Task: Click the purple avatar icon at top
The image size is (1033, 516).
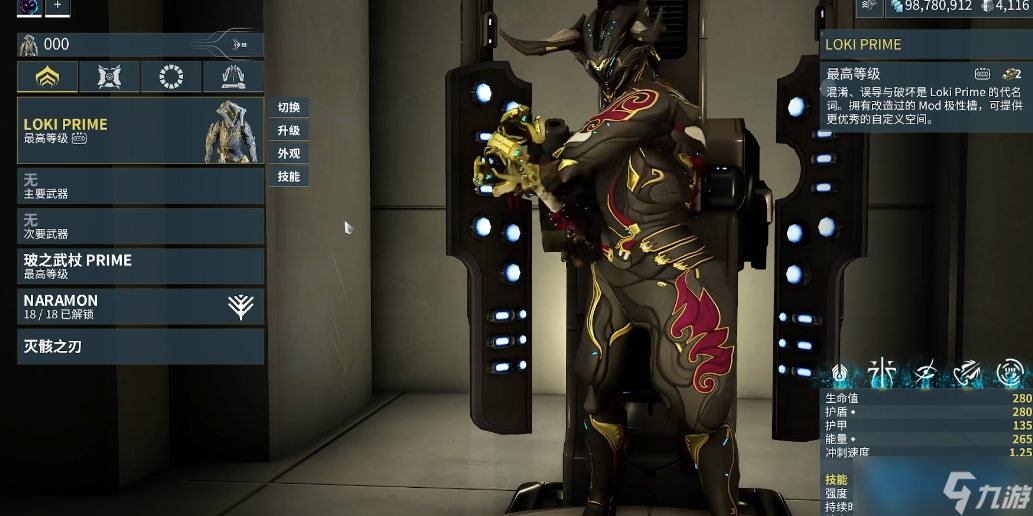Action: point(29,6)
